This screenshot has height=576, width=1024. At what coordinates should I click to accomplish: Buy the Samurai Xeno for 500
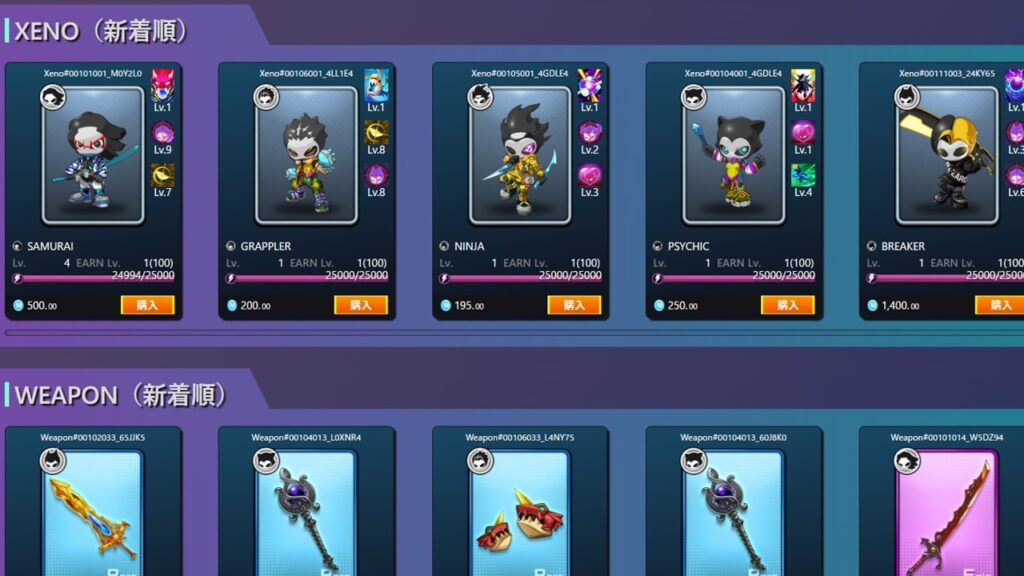(x=148, y=305)
